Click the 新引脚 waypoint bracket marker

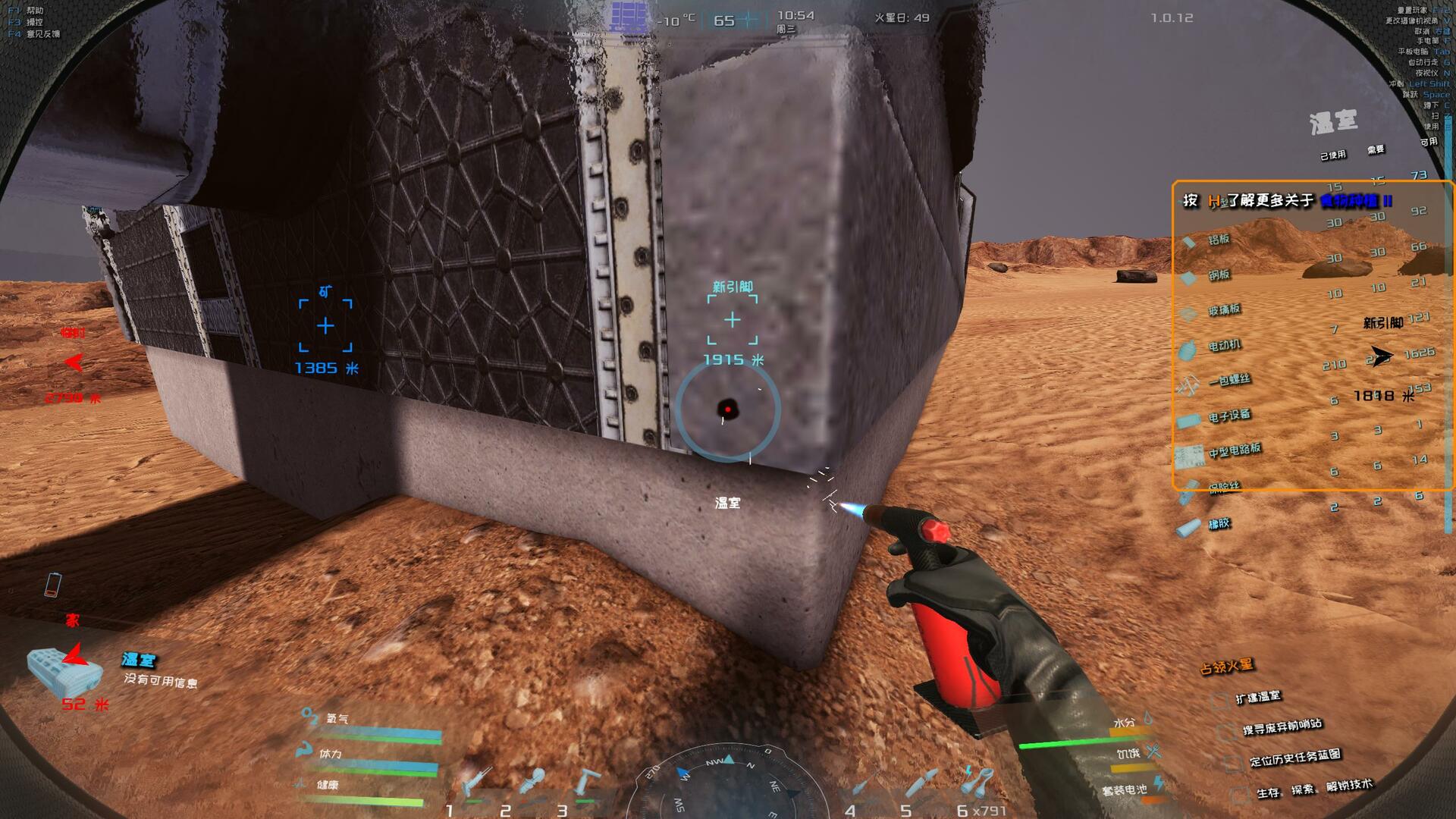(x=732, y=320)
